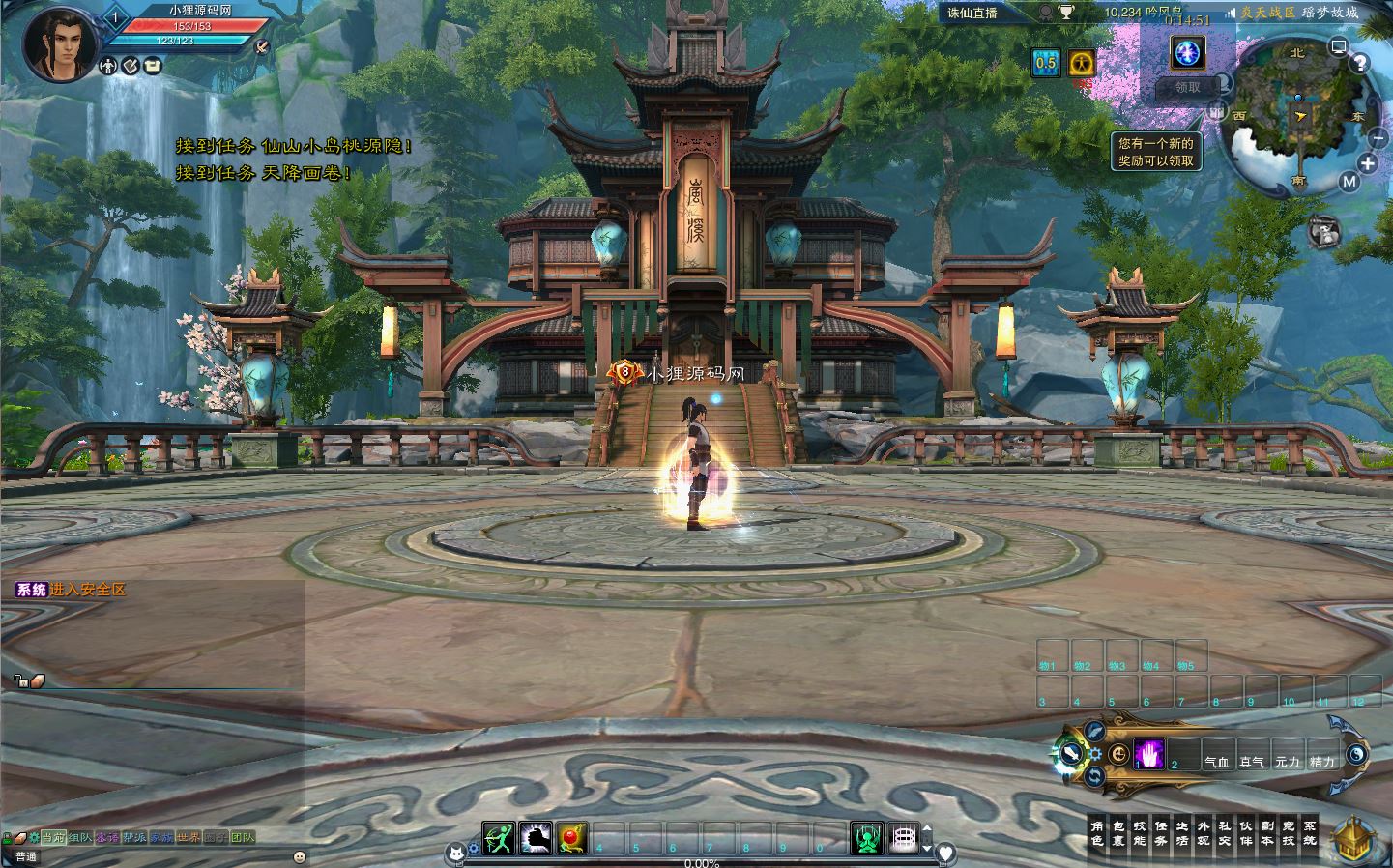Select the red orb item in hotbar
Screen dimensions: 1393x868
point(572,837)
